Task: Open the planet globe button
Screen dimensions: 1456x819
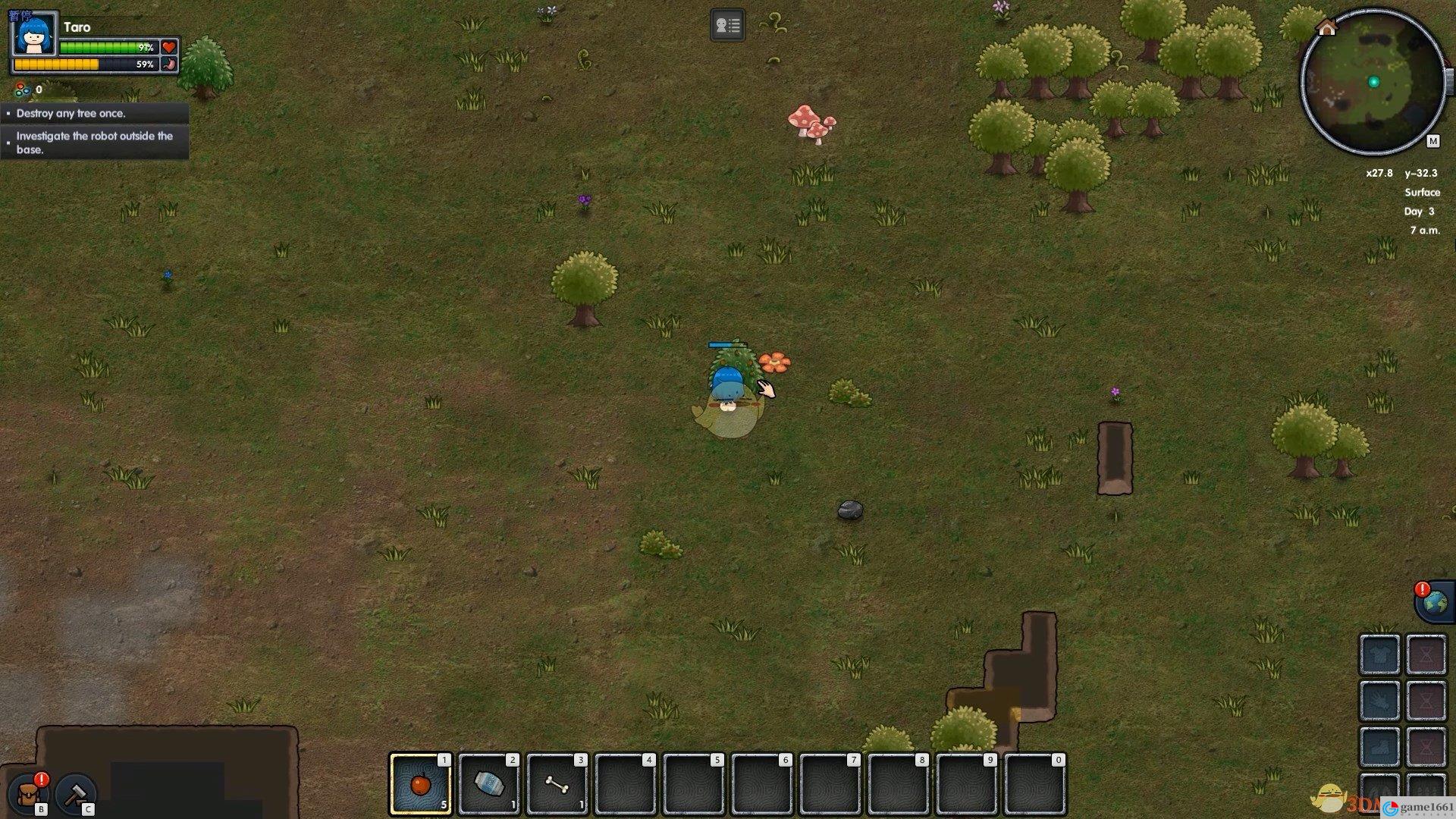Action: click(1434, 603)
